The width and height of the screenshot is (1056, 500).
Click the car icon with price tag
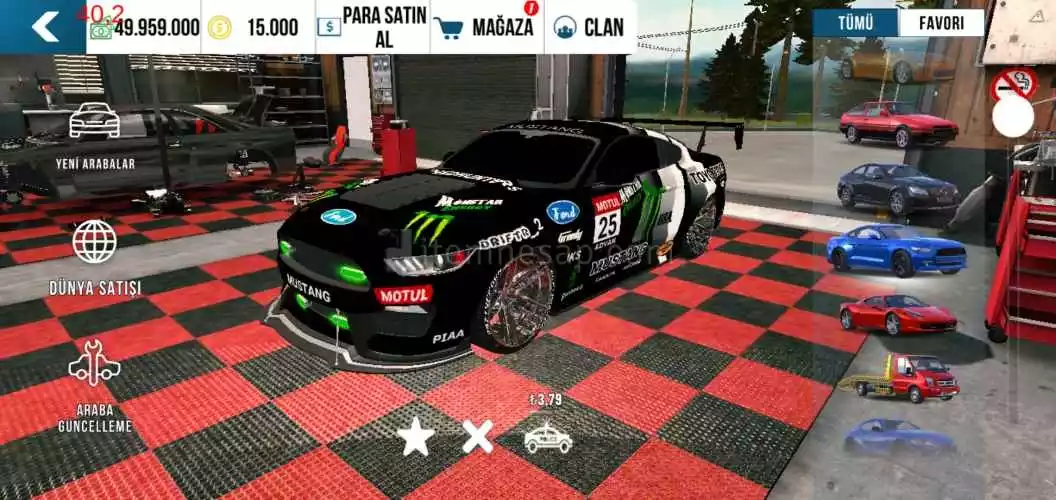click(x=548, y=436)
